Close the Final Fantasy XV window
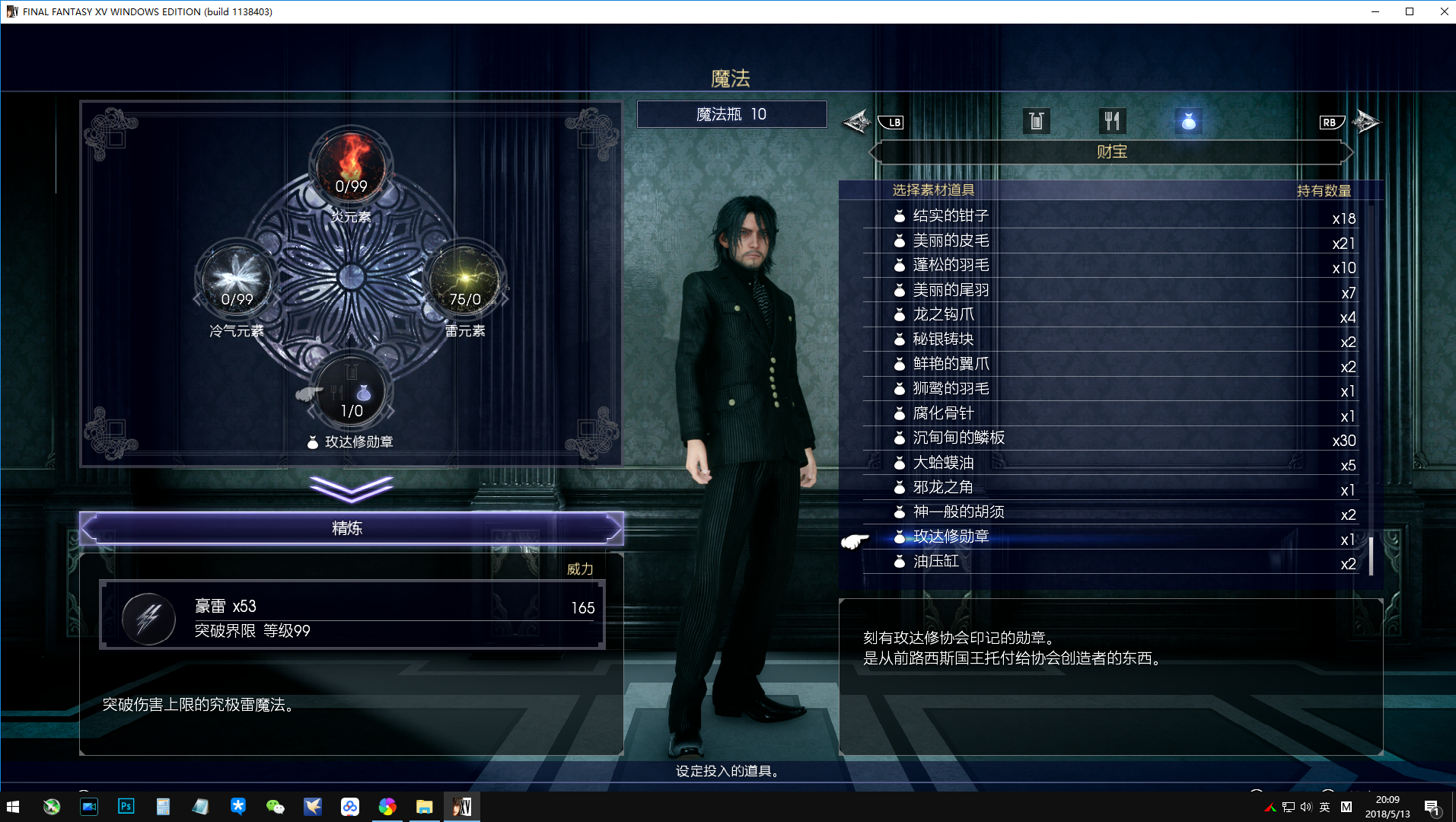The height and width of the screenshot is (822, 1456). [1444, 11]
